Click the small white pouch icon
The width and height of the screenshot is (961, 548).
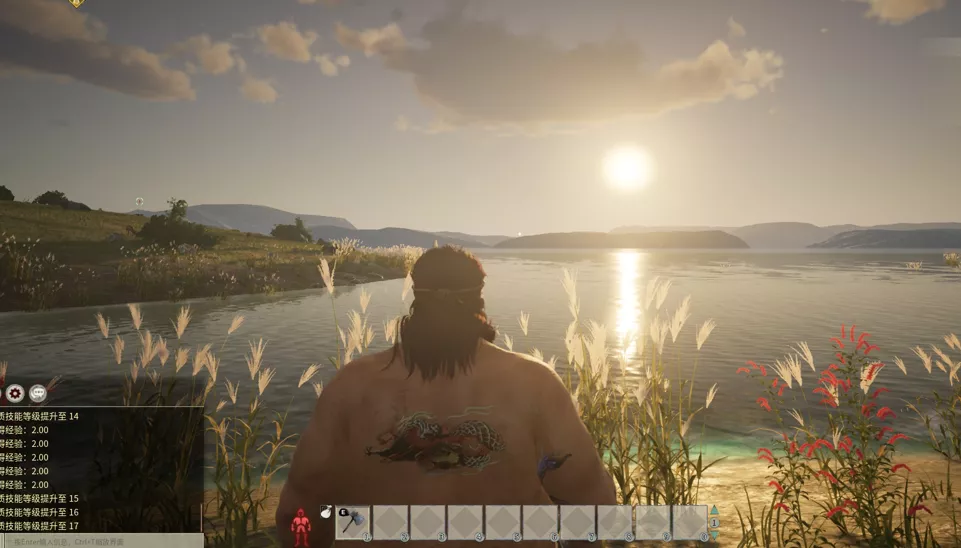326,512
